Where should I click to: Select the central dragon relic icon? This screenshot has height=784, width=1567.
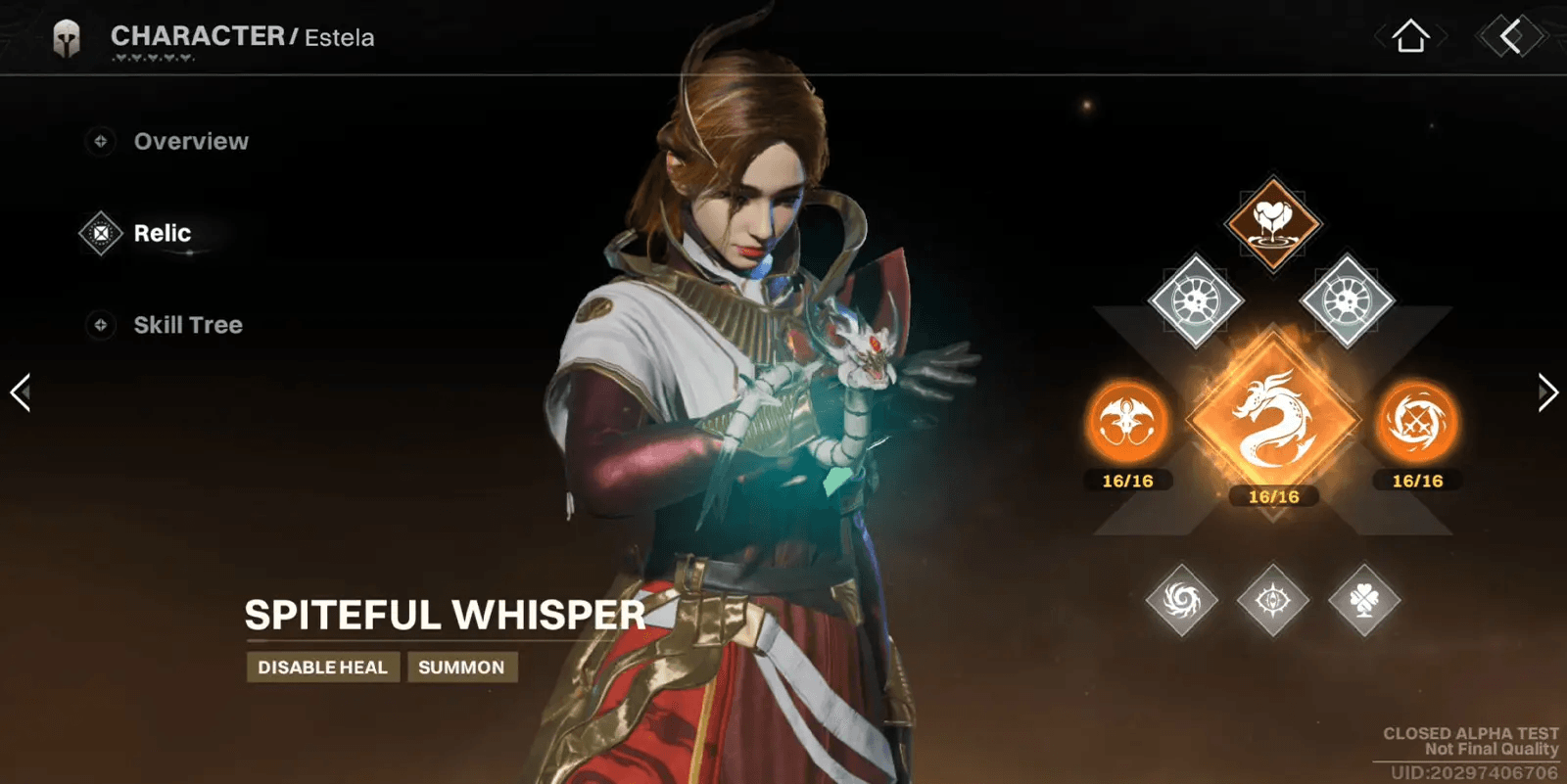[1272, 419]
